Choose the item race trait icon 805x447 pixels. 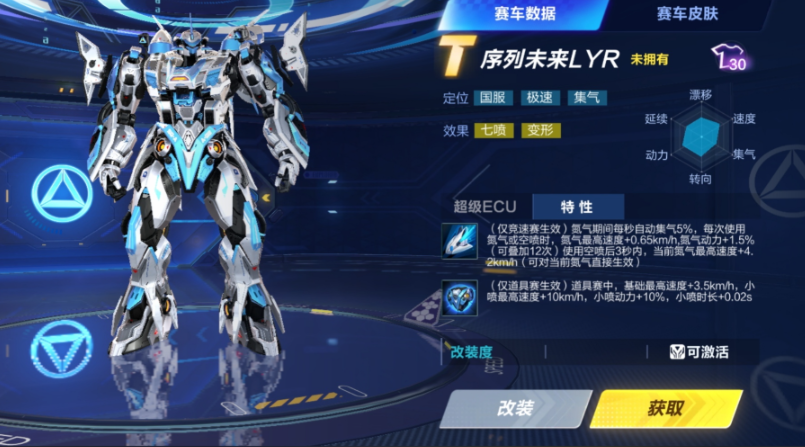click(x=460, y=297)
